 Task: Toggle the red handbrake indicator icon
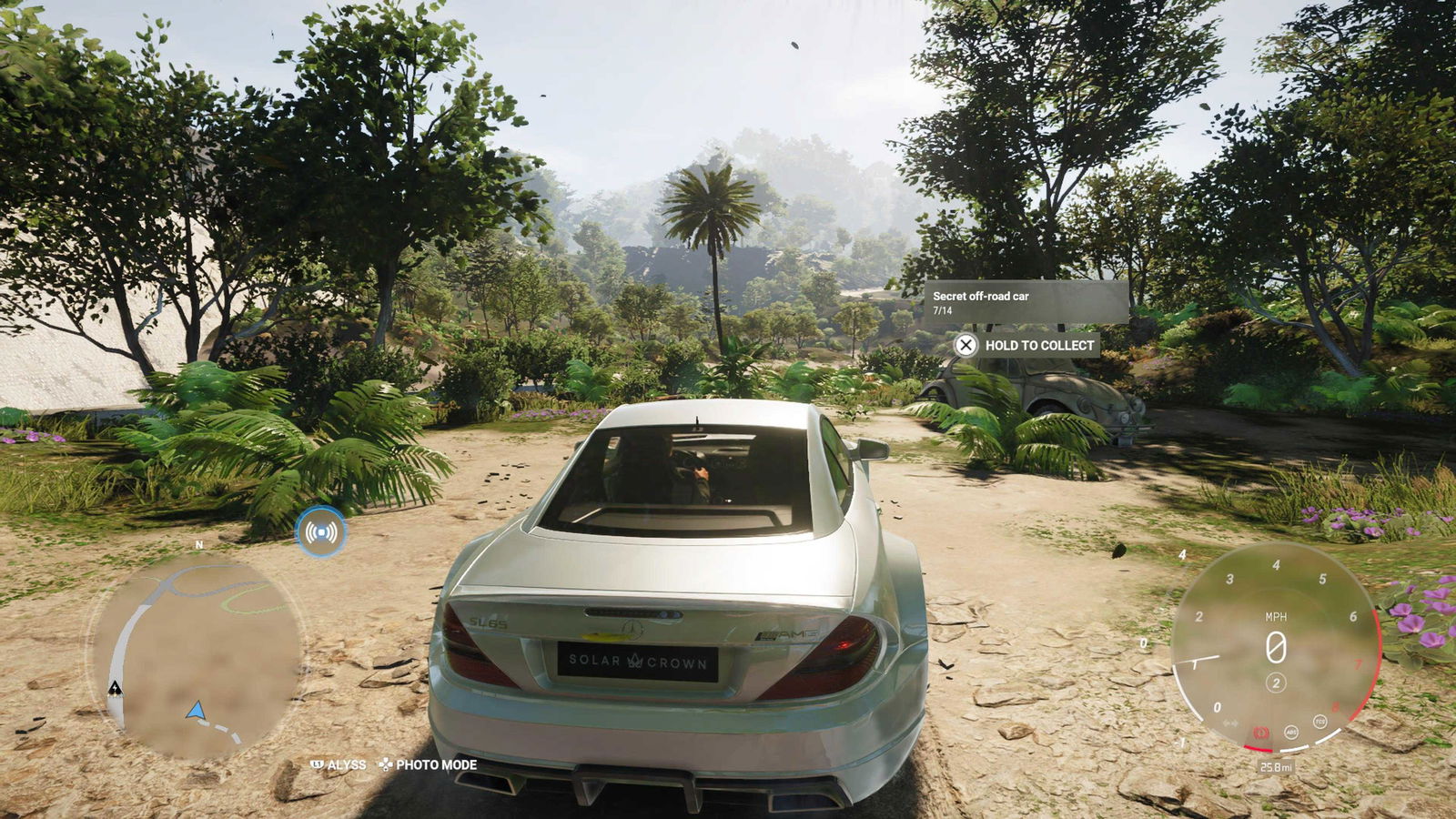click(x=1261, y=733)
